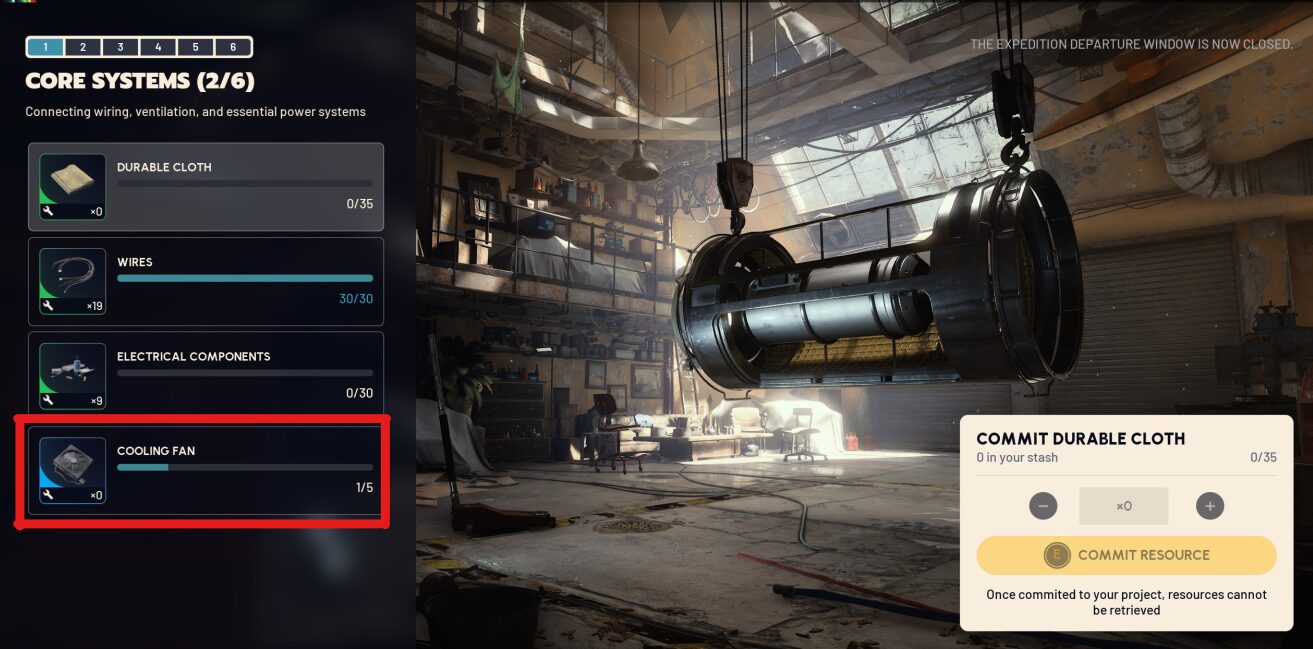Show stage 5 tab
Viewport: 1313px width, 649px height.
pyautogui.click(x=195, y=47)
